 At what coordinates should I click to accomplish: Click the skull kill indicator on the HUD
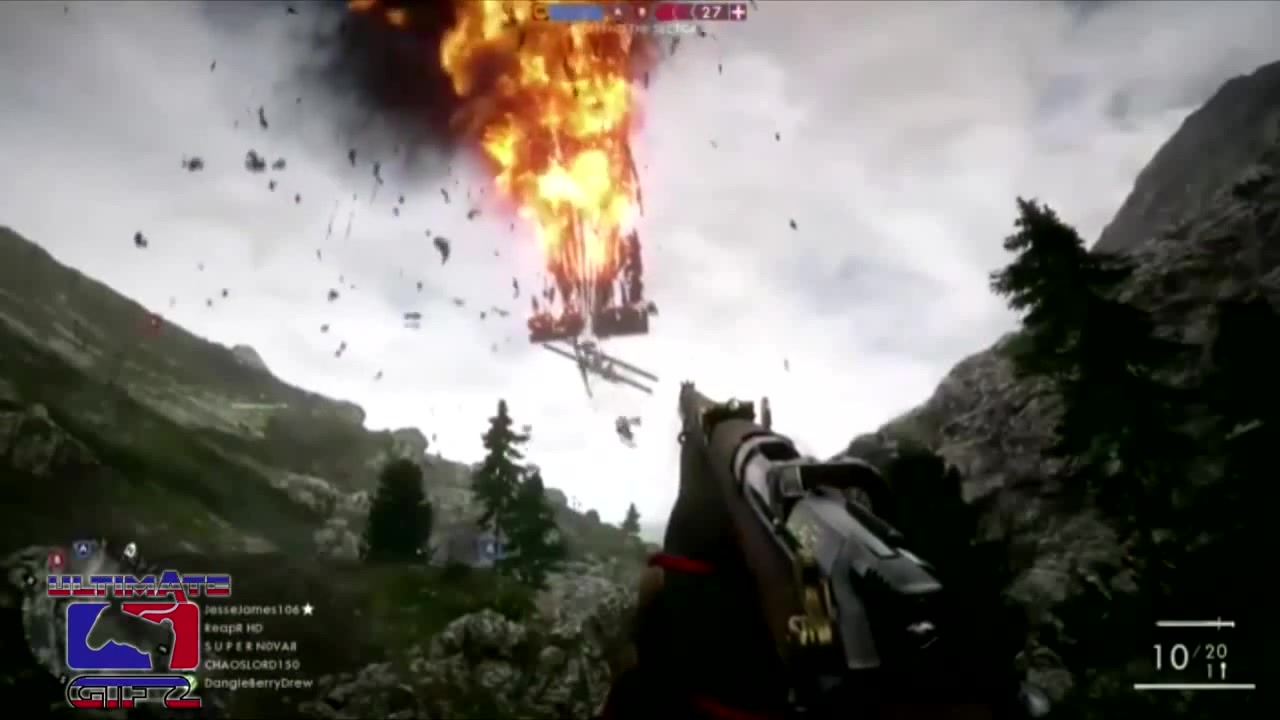tap(616, 12)
